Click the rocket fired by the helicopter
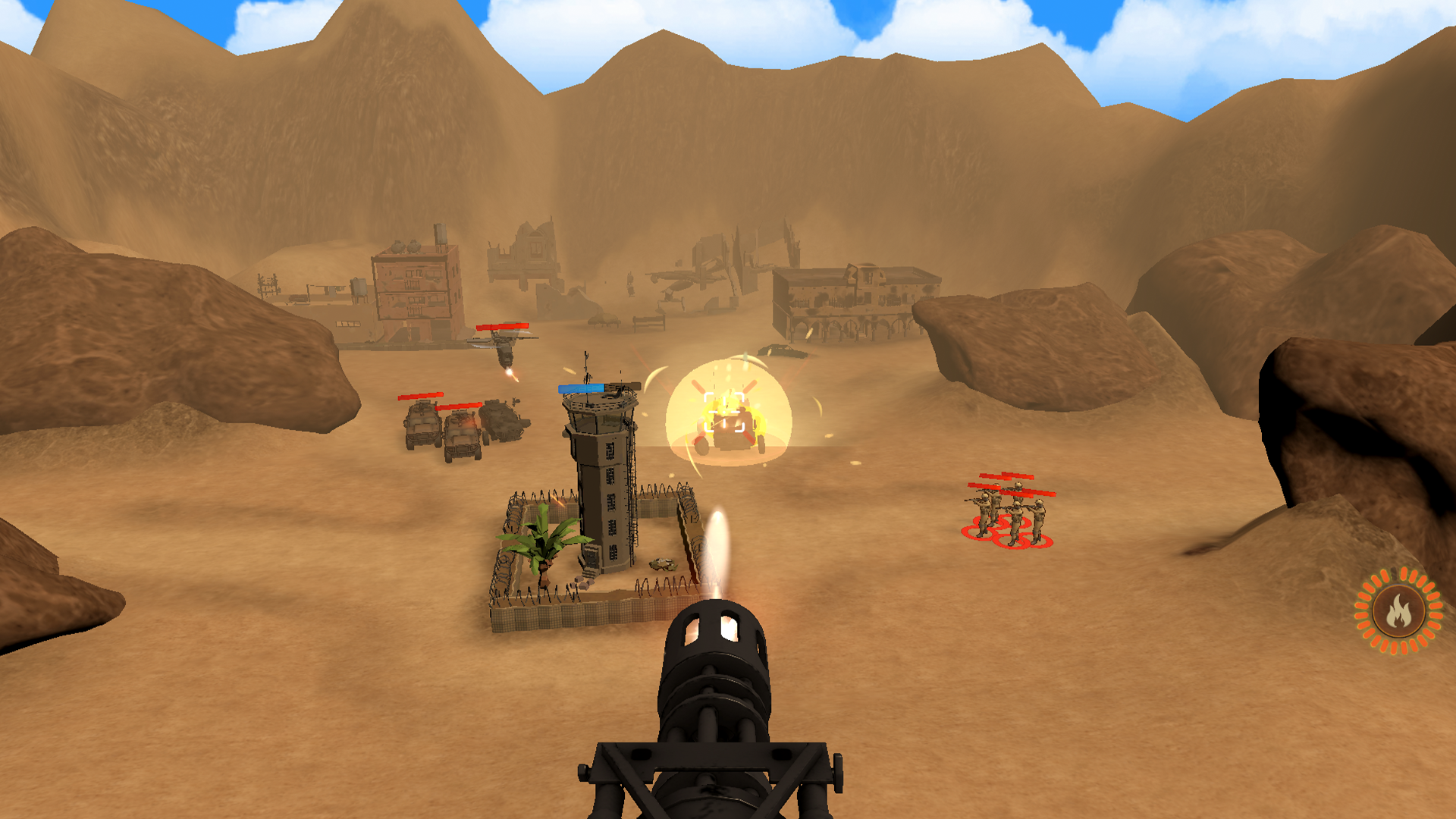The width and height of the screenshot is (1456, 819). (510, 375)
